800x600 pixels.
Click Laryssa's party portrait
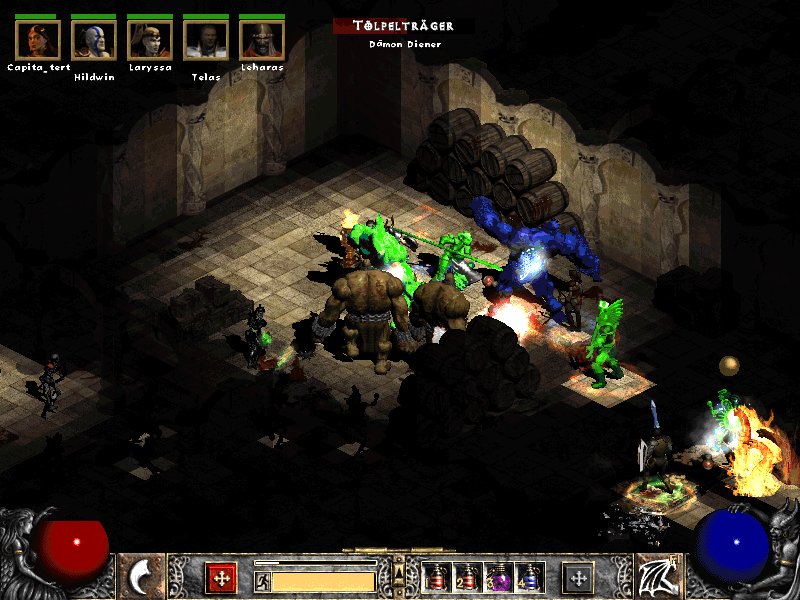coord(150,40)
